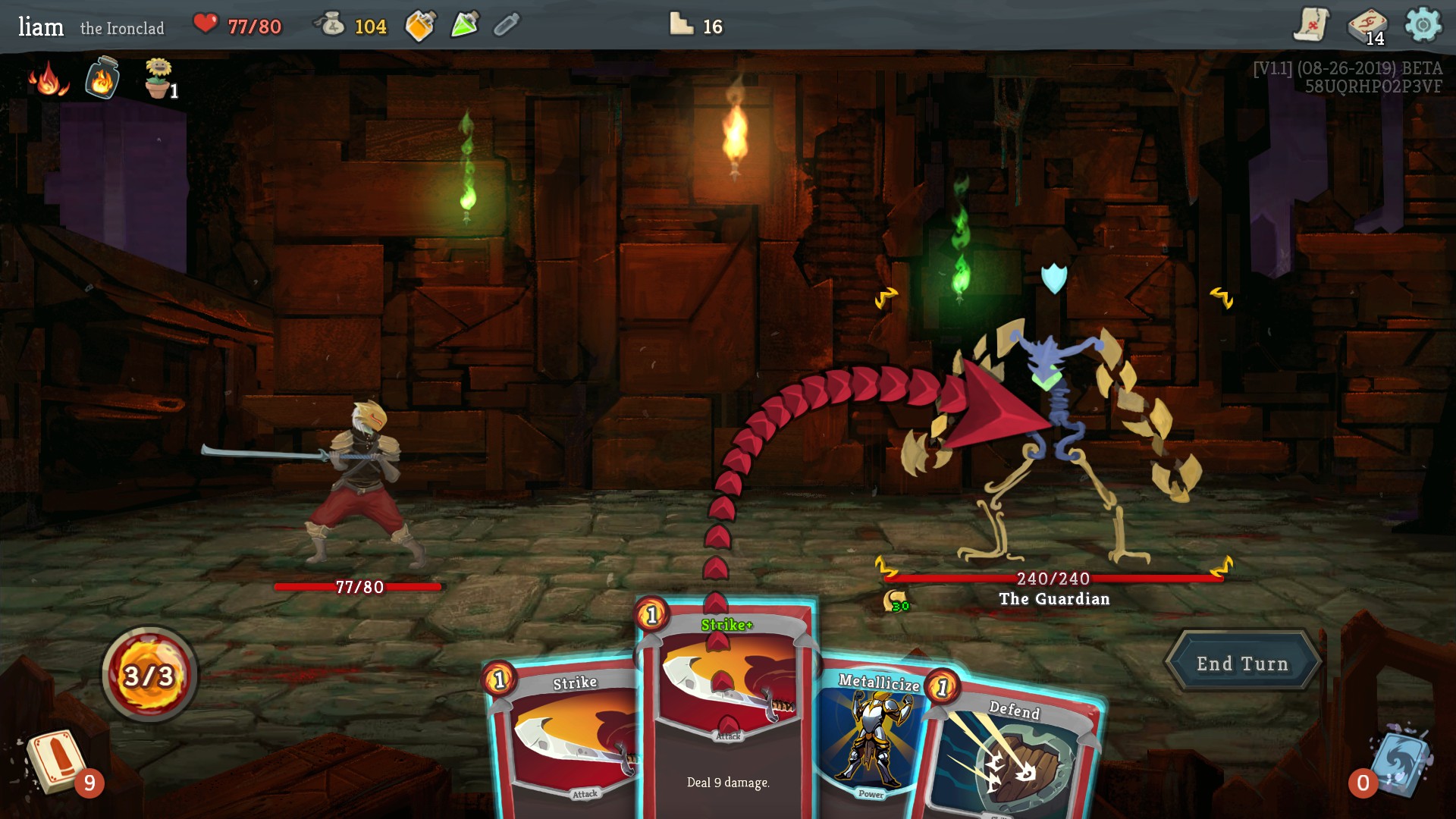Click the End Turn button
Image resolution: width=1456 pixels, height=819 pixels.
coord(1242,664)
